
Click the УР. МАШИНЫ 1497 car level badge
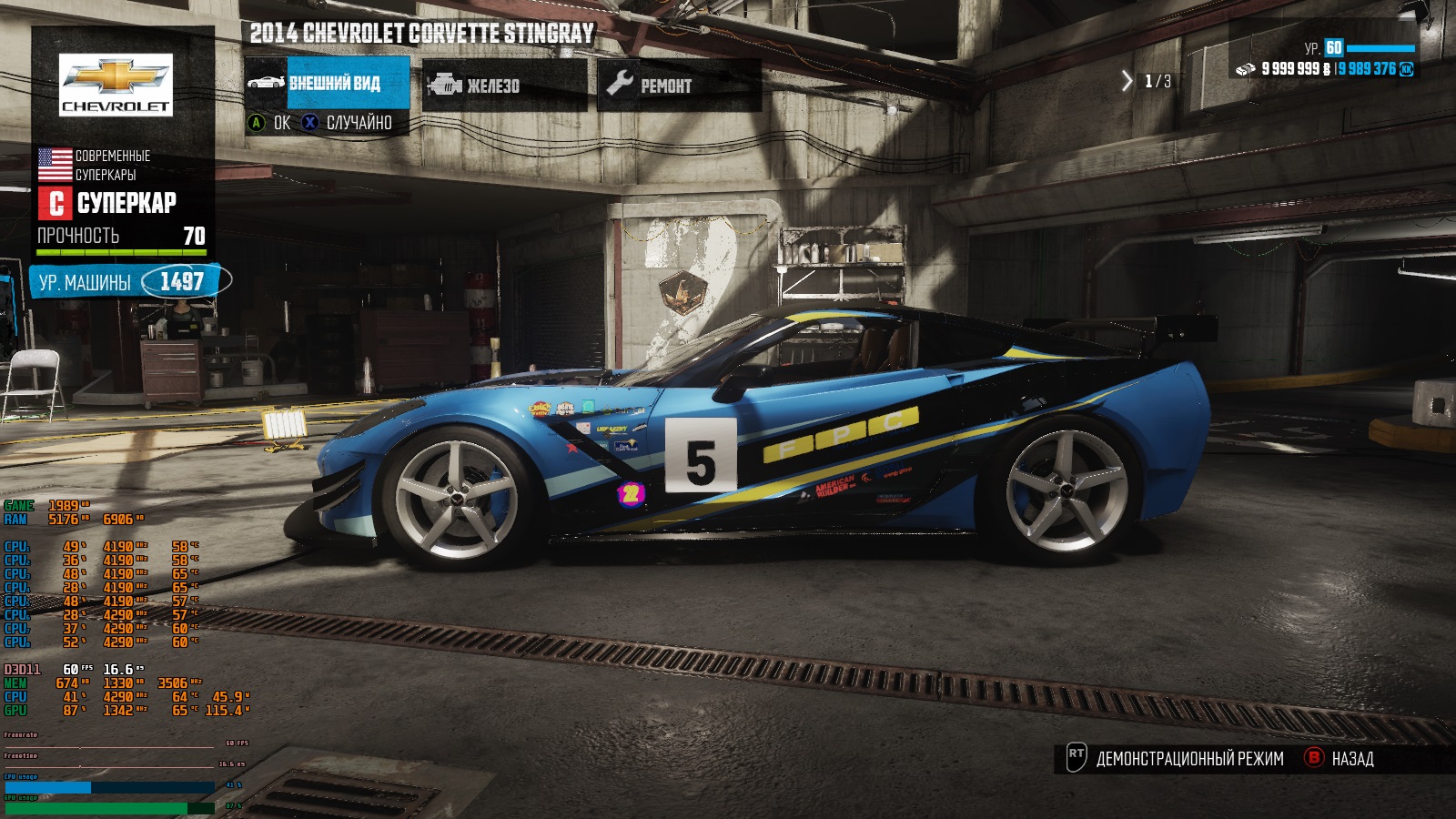tap(128, 282)
